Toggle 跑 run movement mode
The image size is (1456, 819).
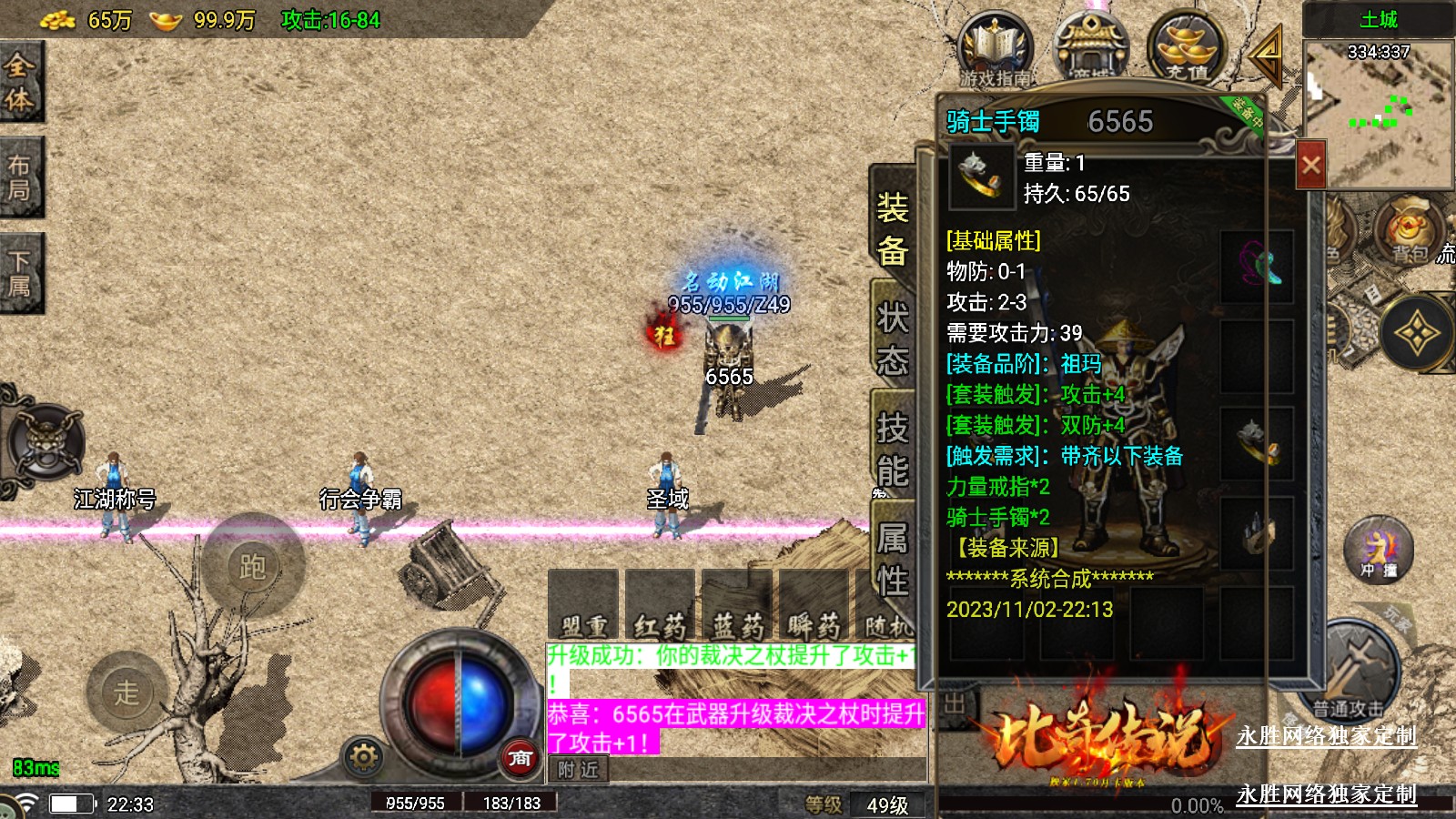pos(253,566)
